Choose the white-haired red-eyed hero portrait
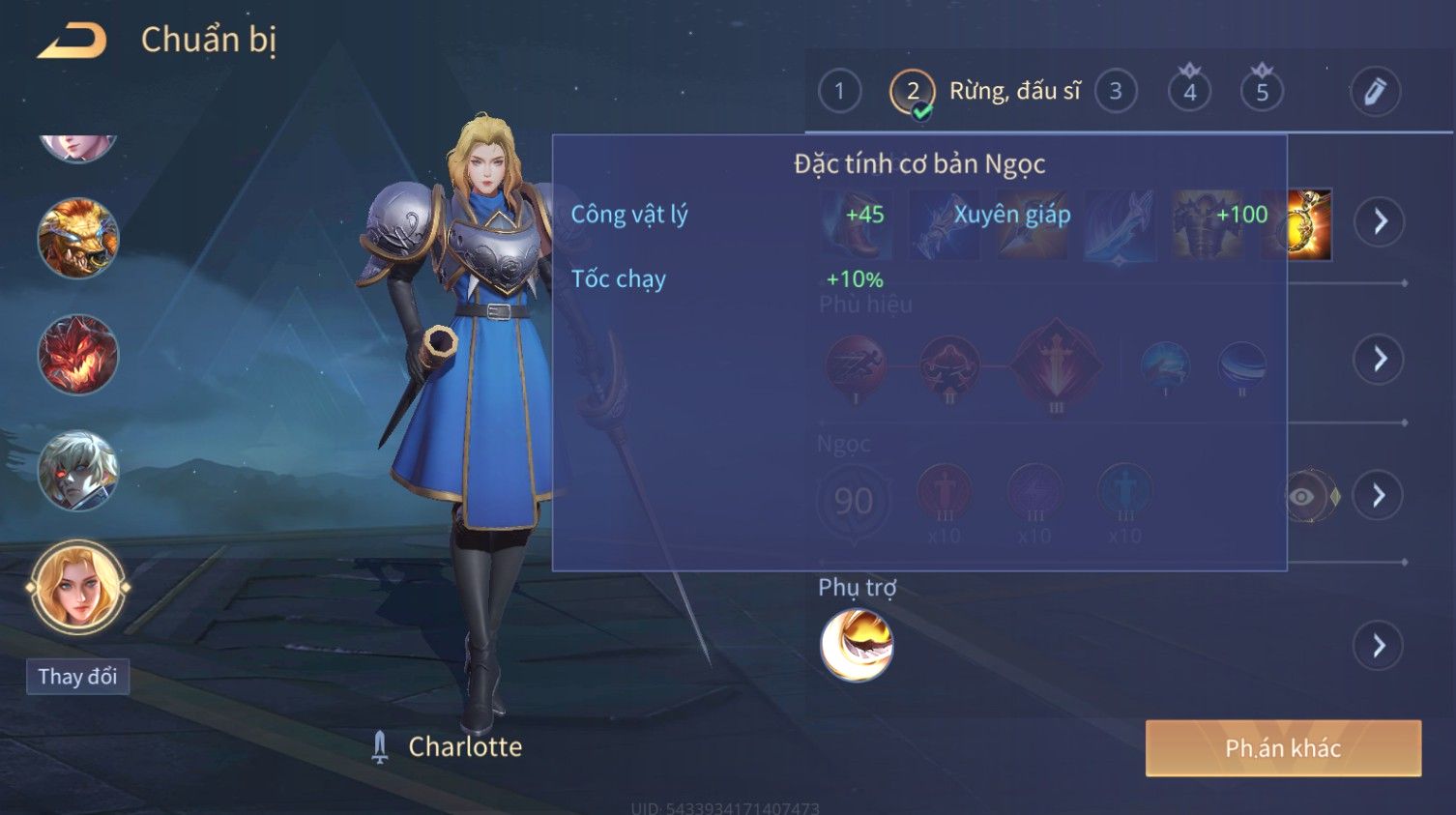Image resolution: width=1456 pixels, height=815 pixels. [77, 471]
